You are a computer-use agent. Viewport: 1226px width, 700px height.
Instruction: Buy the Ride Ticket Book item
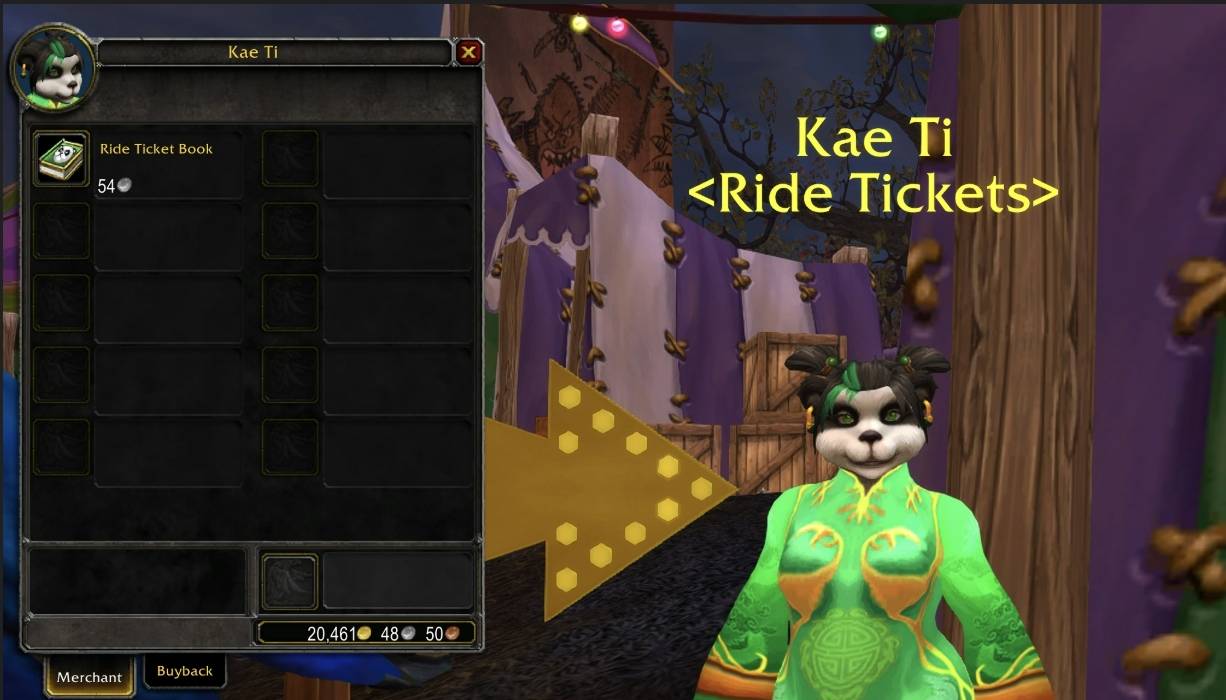click(62, 158)
